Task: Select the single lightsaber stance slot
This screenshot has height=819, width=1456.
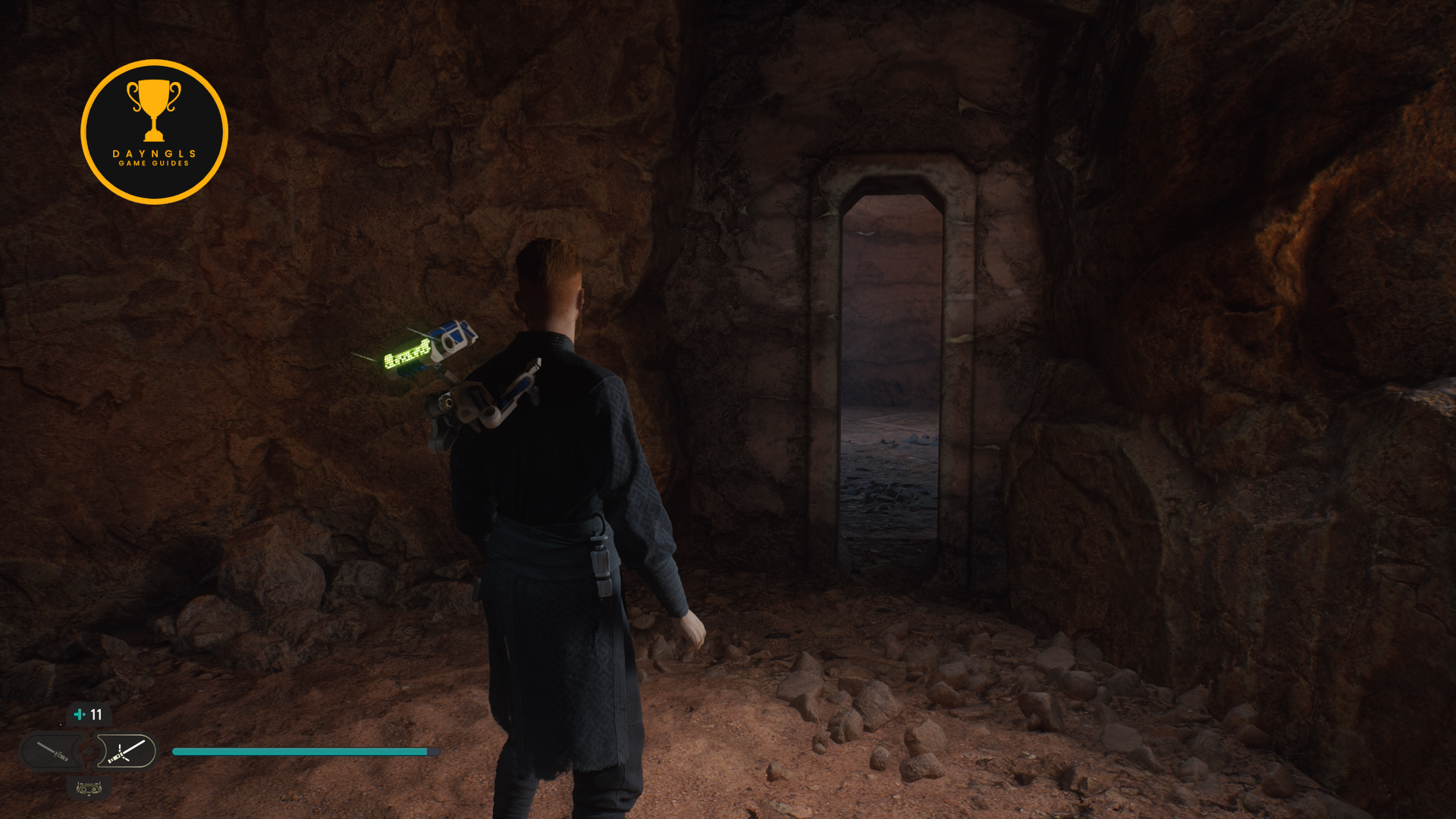Action: (52, 752)
